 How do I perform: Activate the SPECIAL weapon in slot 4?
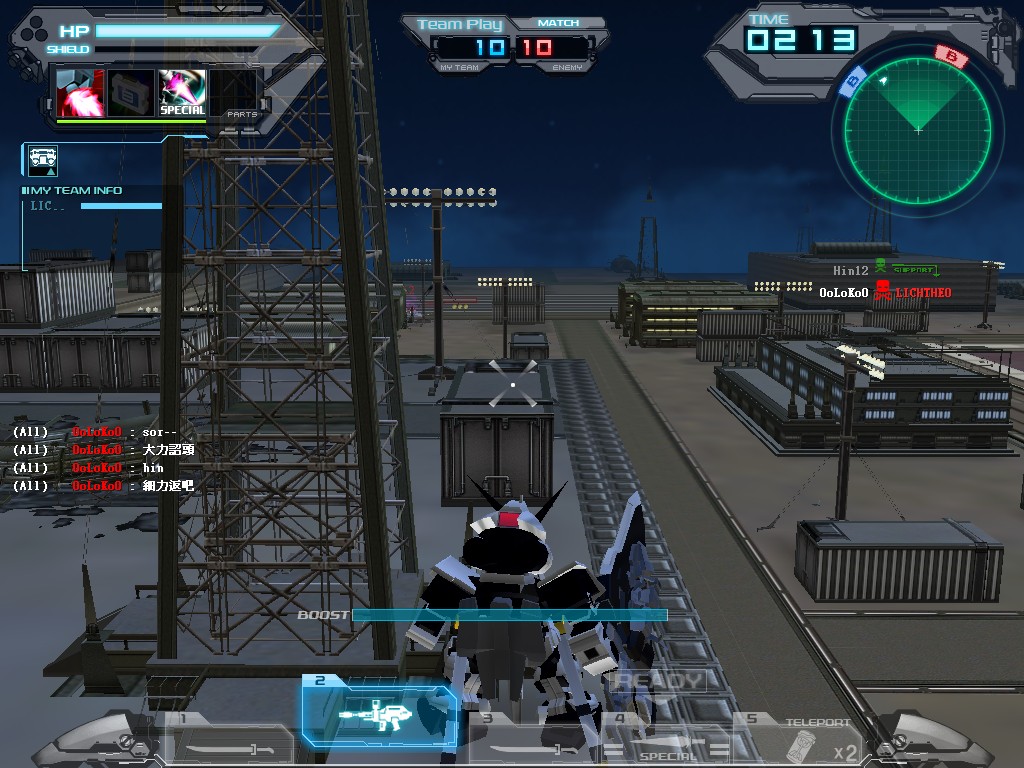click(x=668, y=741)
